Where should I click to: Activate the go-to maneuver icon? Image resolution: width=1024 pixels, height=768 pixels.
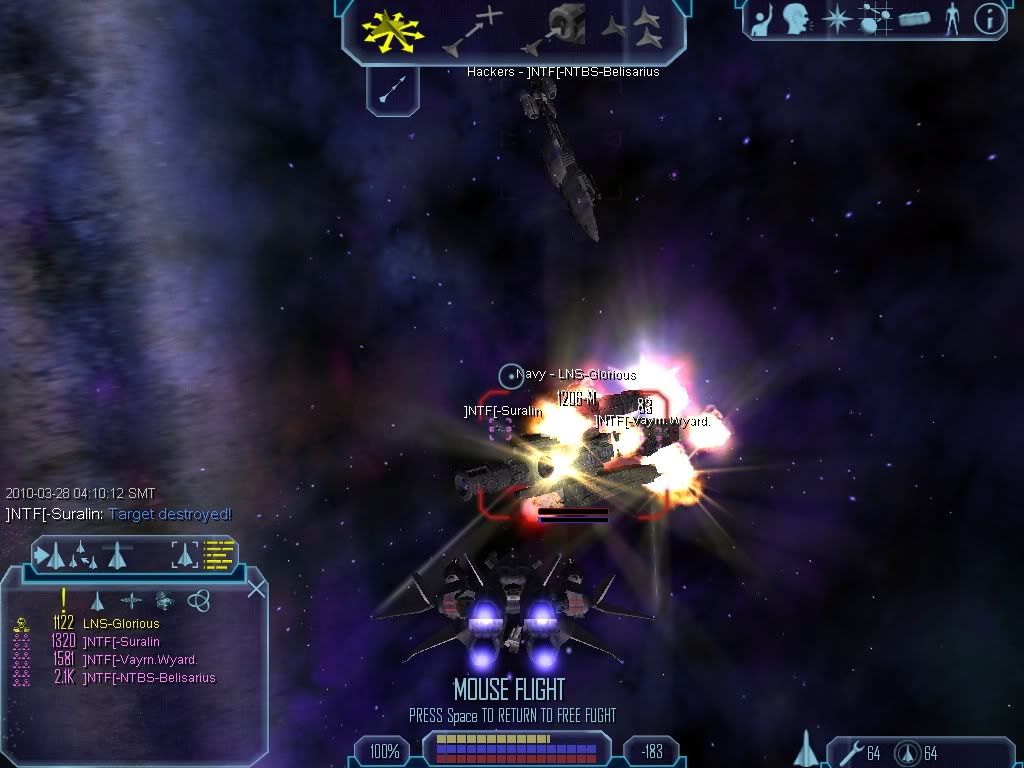(x=472, y=31)
